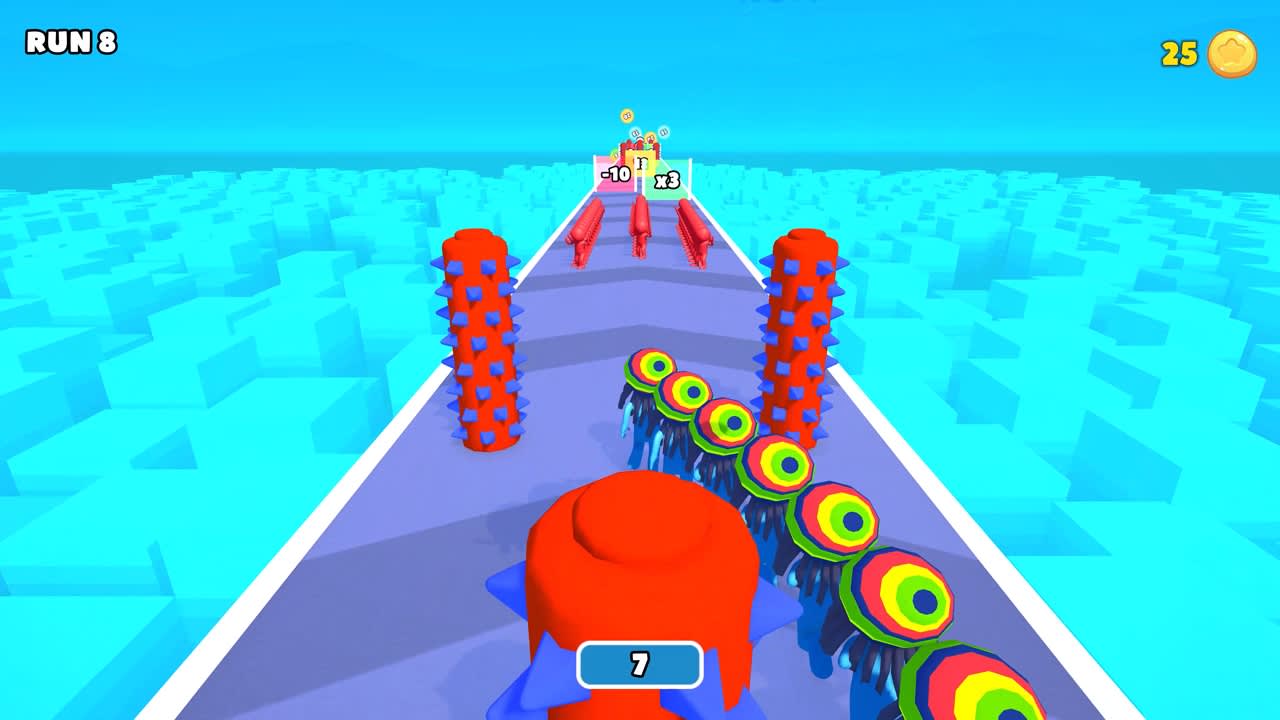Tap the red castle structure between gates
The height and width of the screenshot is (720, 1280).
pyautogui.click(x=642, y=155)
